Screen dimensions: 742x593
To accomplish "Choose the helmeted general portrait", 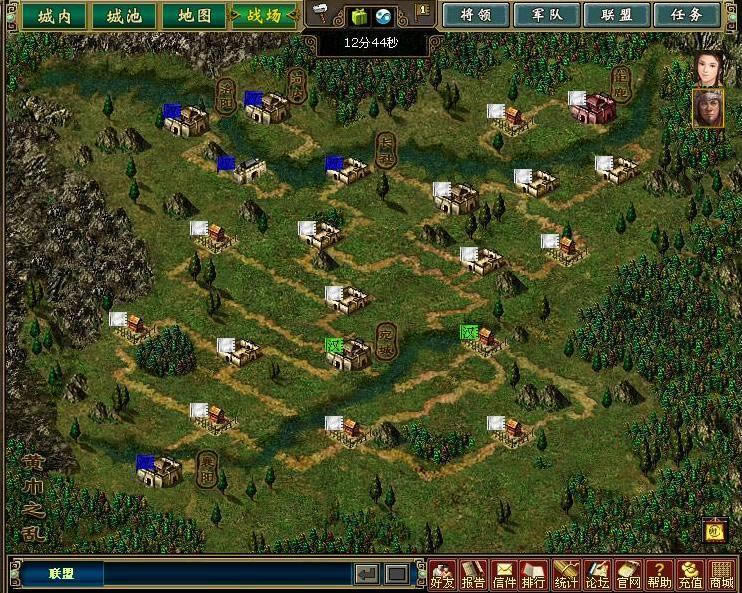I will coord(708,108).
